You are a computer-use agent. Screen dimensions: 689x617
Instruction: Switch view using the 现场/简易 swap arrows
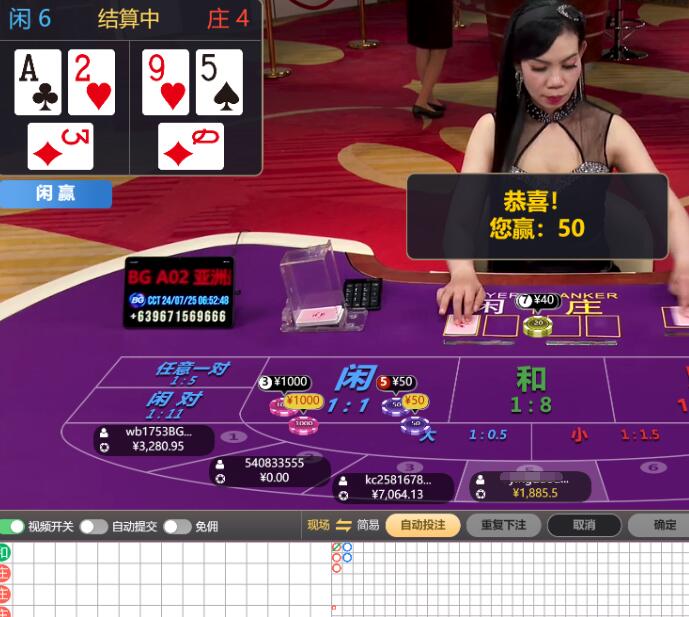[x=343, y=525]
